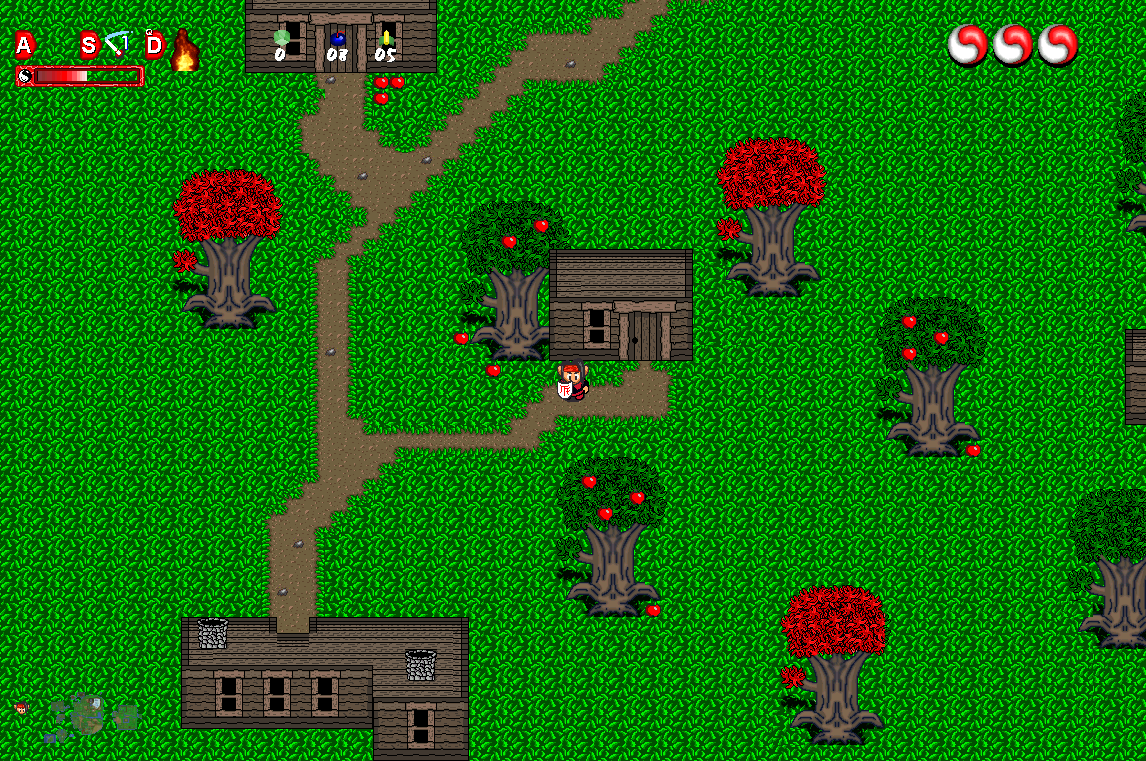Viewport: 1146px width, 761px height.
Task: Activate the fire spell icon
Action: pyautogui.click(x=184, y=51)
